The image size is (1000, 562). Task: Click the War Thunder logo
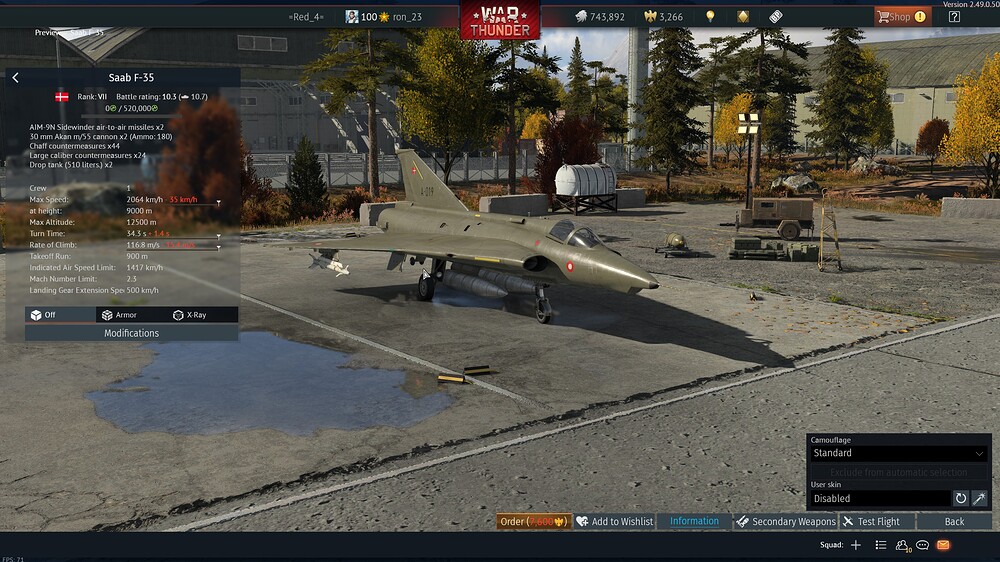(500, 20)
